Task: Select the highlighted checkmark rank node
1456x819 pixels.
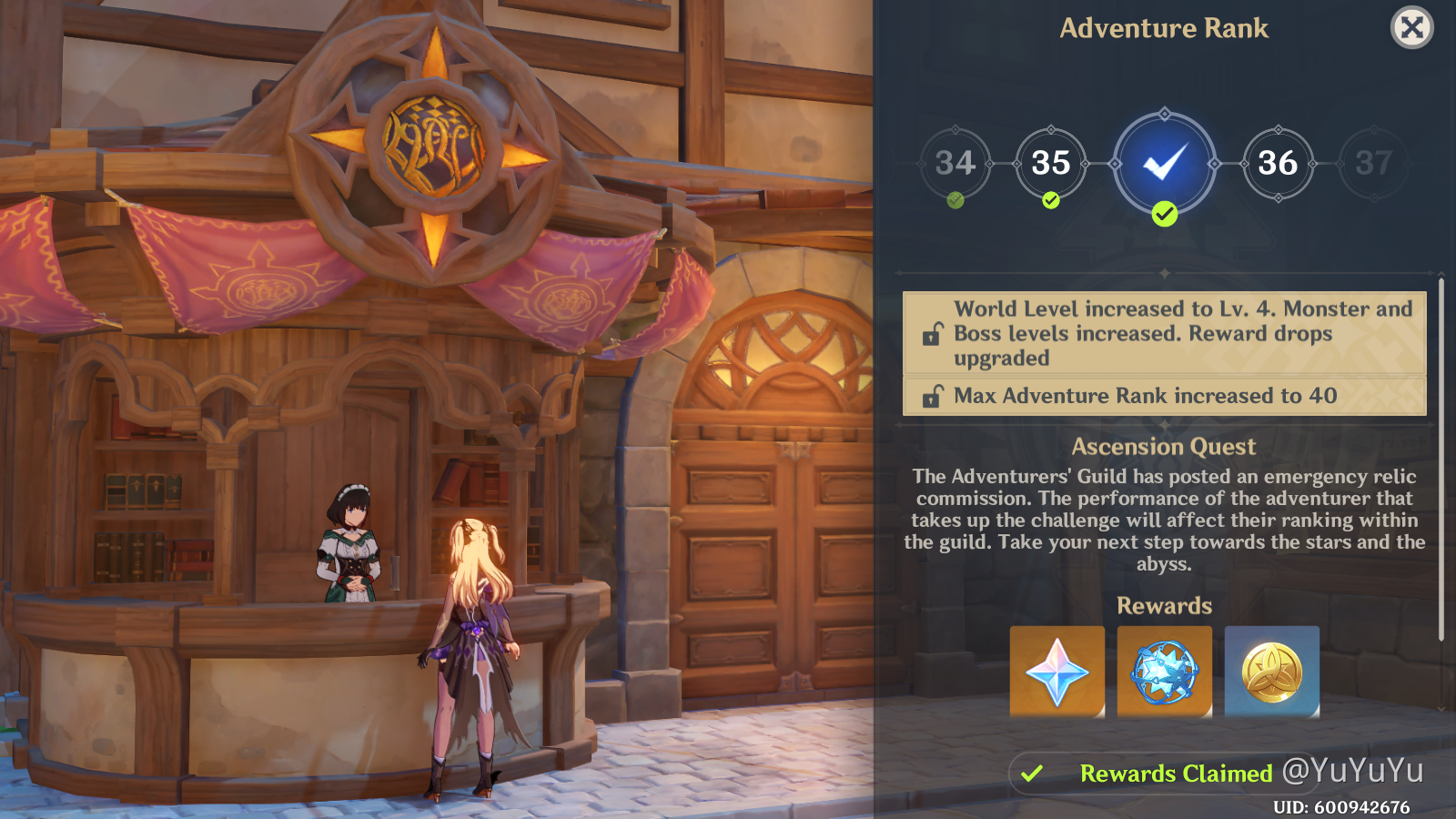Action: (1165, 164)
